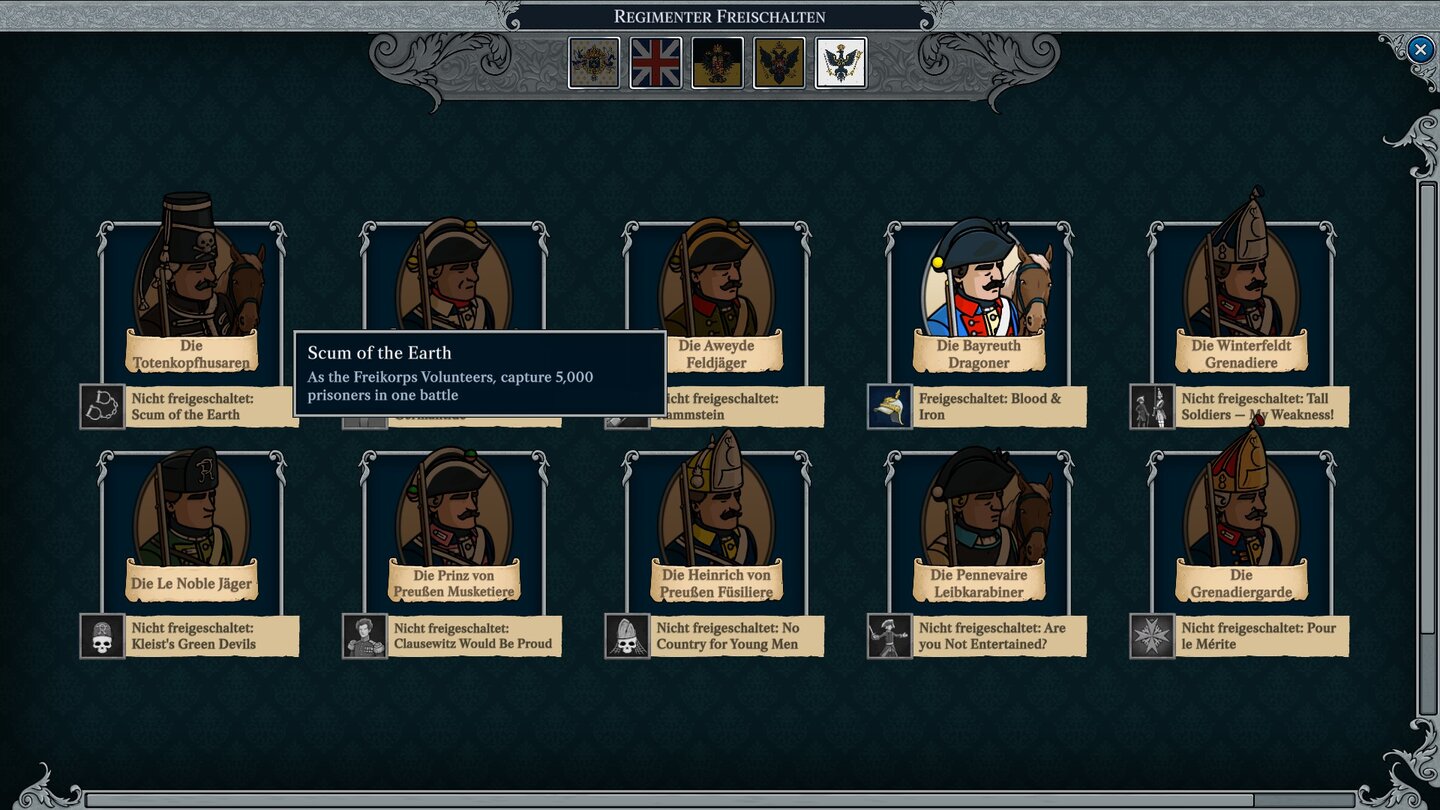Select the Pickelhaube icon for No Country for Young Men
The height and width of the screenshot is (810, 1440).
point(627,636)
